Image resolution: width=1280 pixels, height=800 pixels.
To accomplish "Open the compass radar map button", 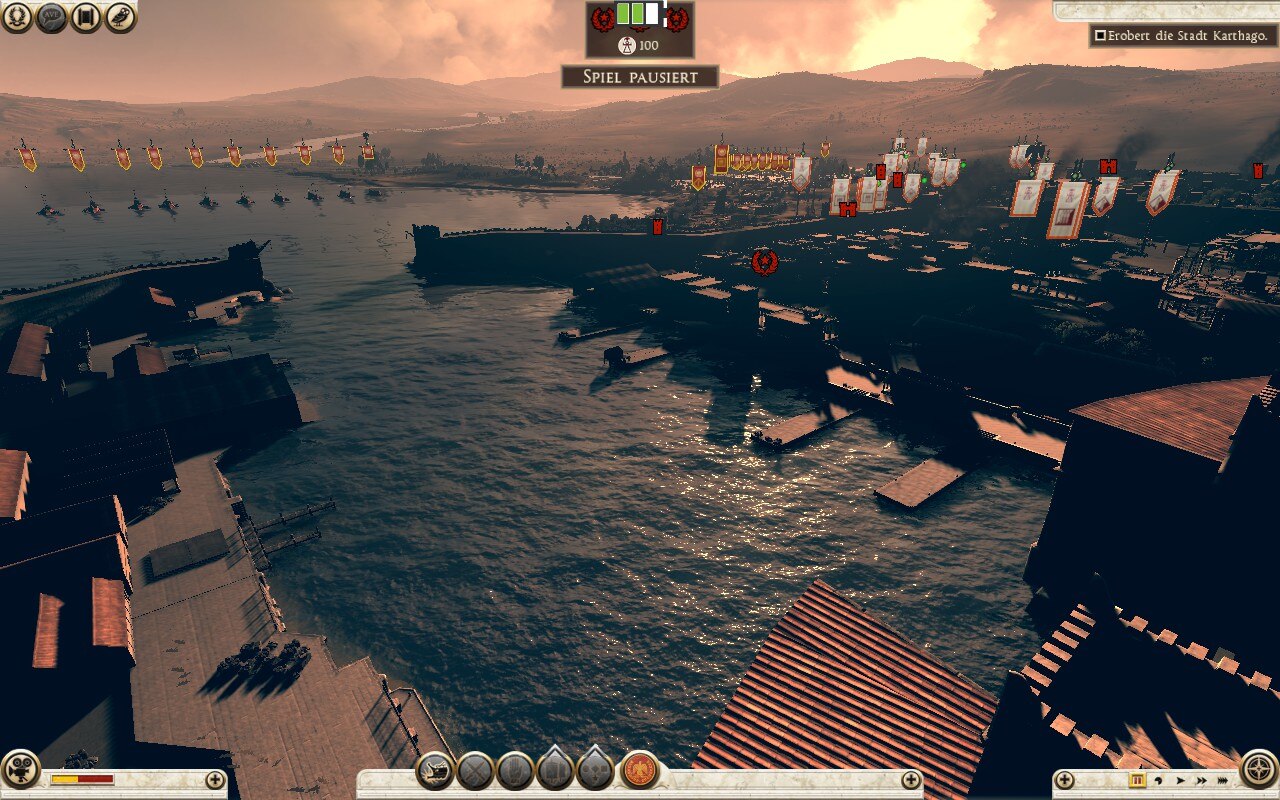I will coord(1259,769).
